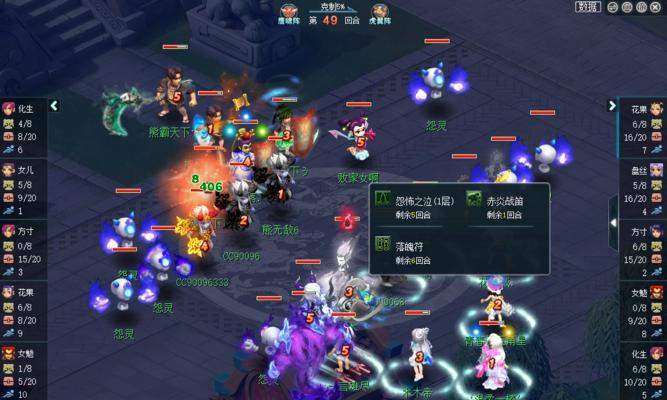Click the 虎翼阵 formation icon at top
Viewport: 667px width, 400px height.
coord(381,10)
